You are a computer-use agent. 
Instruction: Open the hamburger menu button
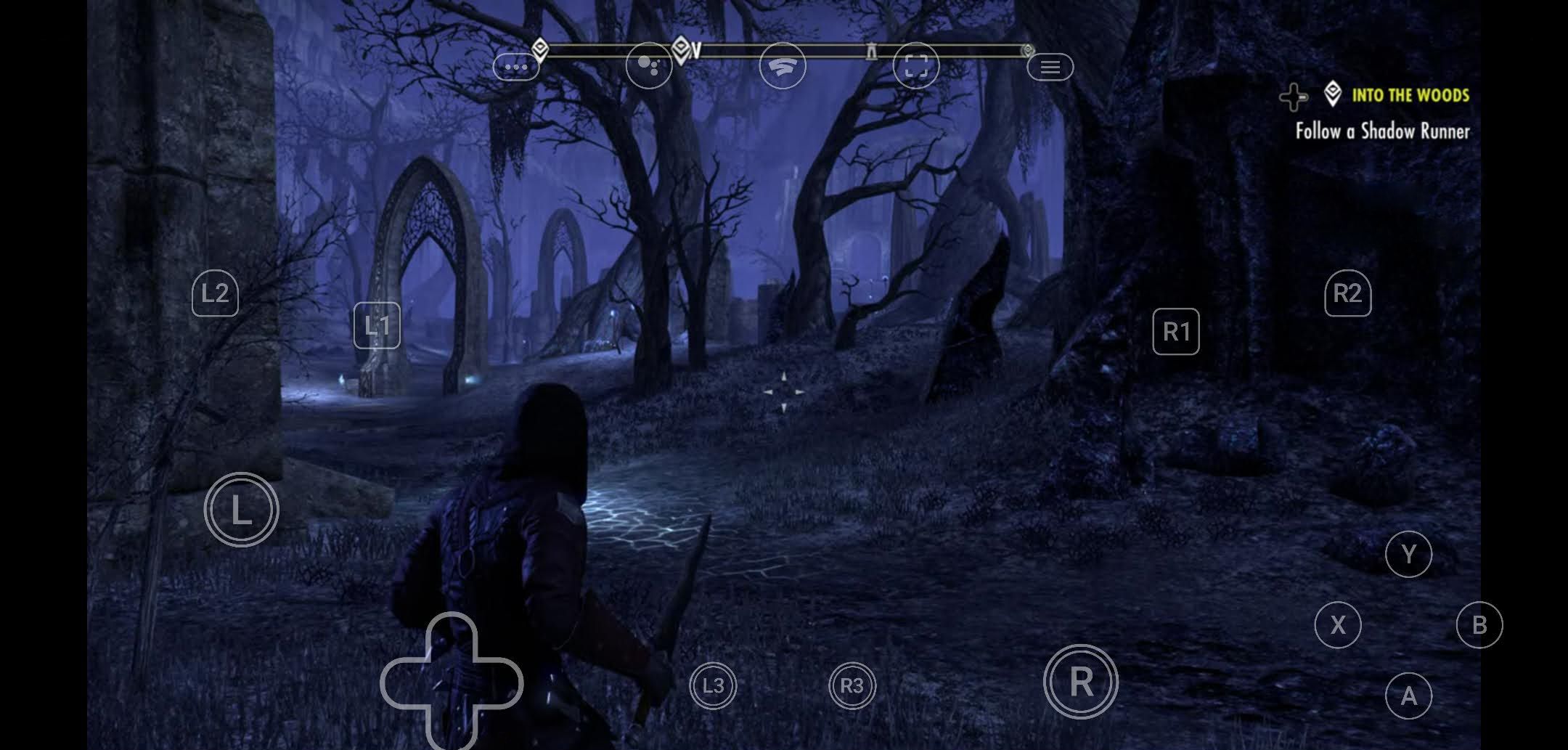1050,68
